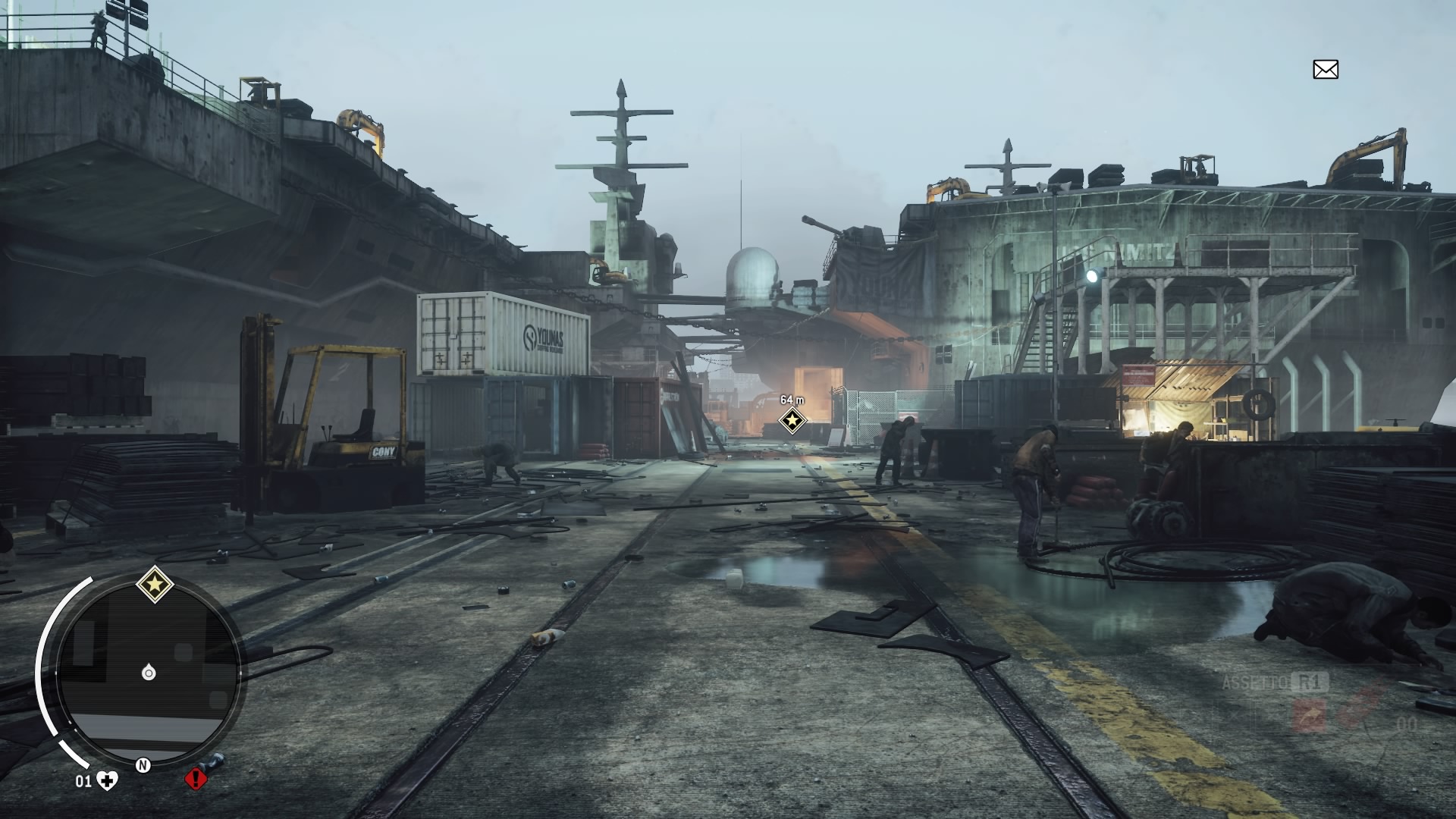This screenshot has width=1456, height=819.
Task: Use the medkit heart icon
Action: [108, 780]
